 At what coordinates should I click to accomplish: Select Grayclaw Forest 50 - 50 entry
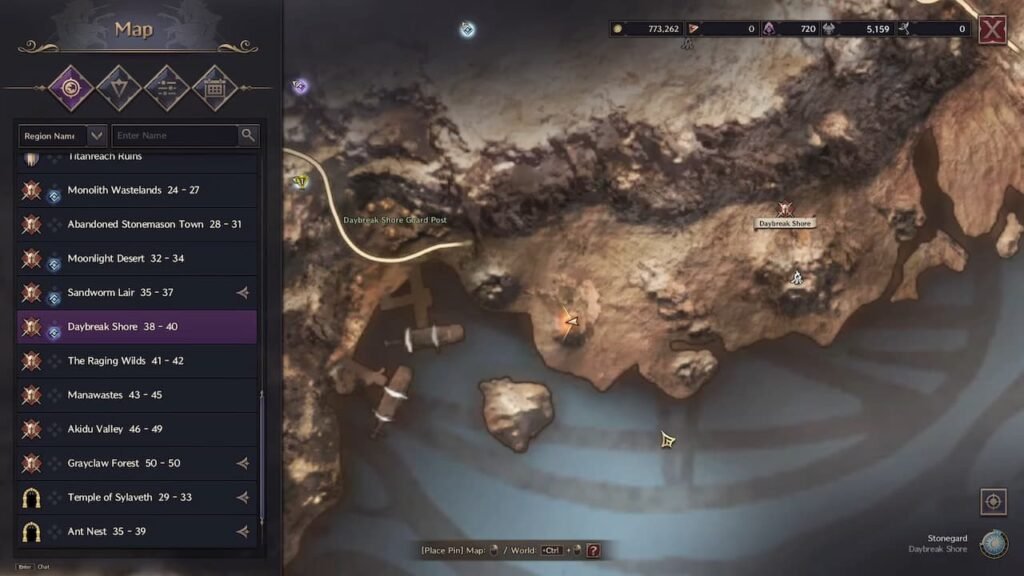point(123,463)
